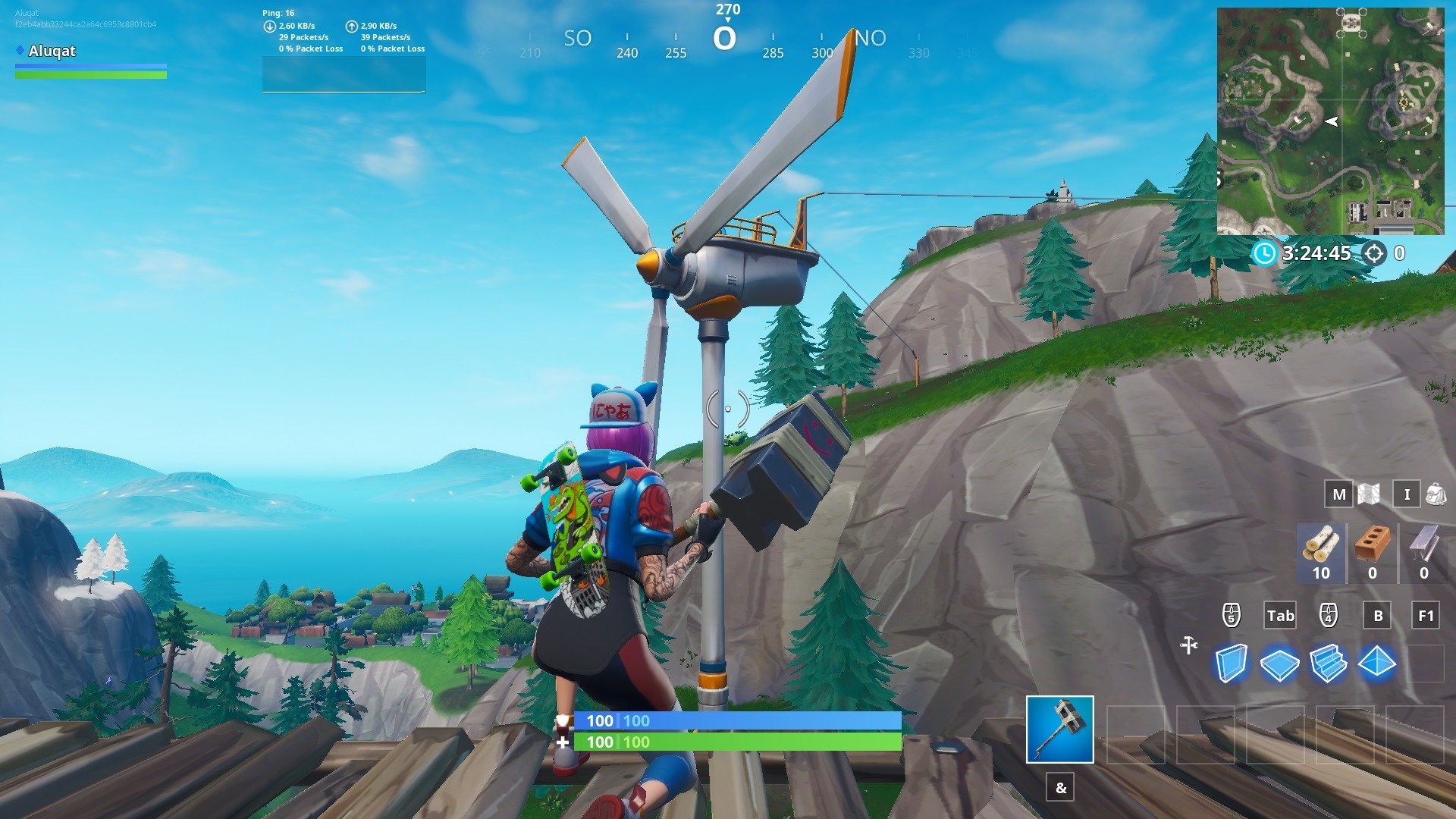The image size is (1456, 819).
Task: Open the folded map icon
Action: click(x=1369, y=494)
